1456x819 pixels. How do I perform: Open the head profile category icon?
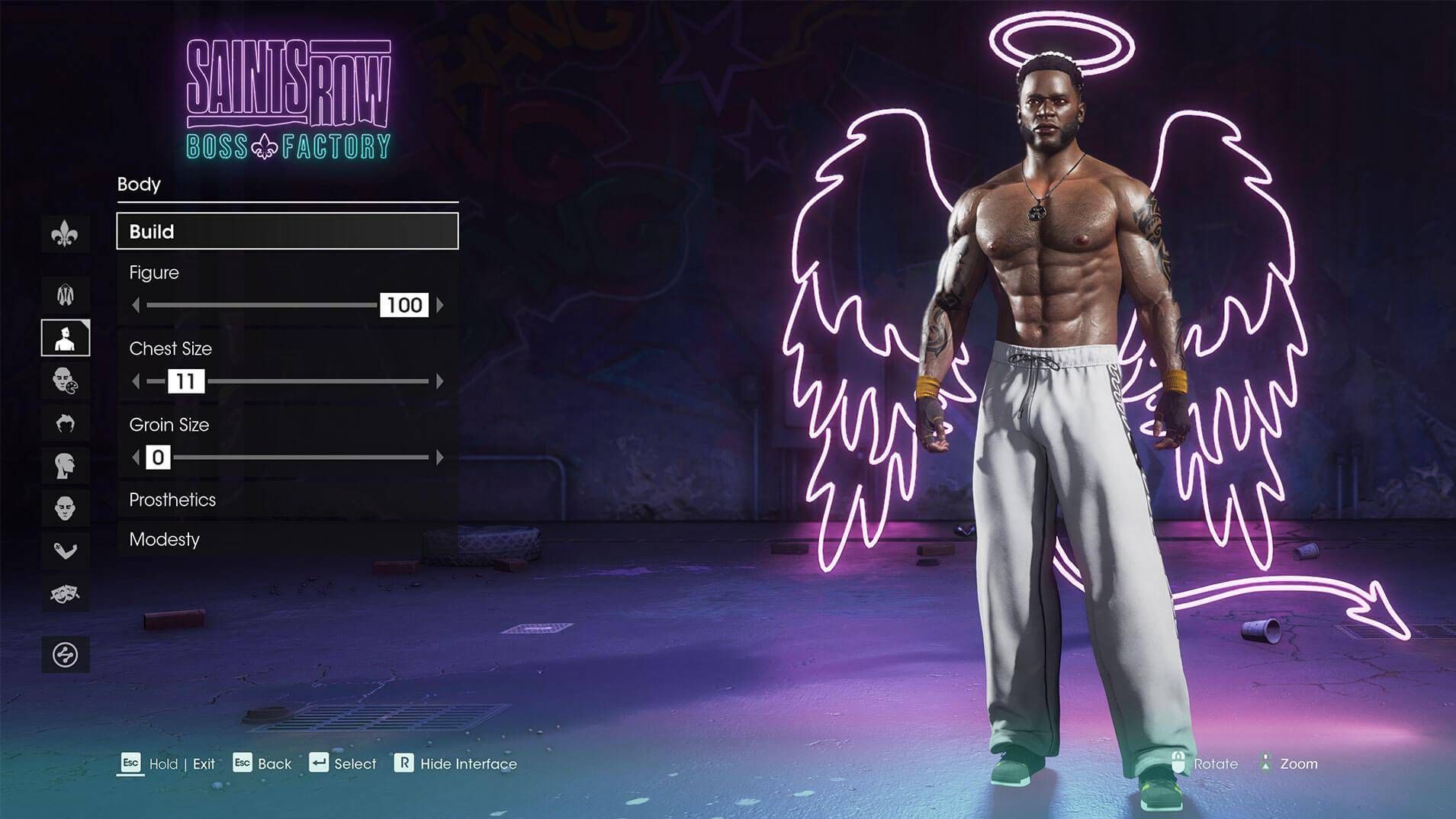66,464
